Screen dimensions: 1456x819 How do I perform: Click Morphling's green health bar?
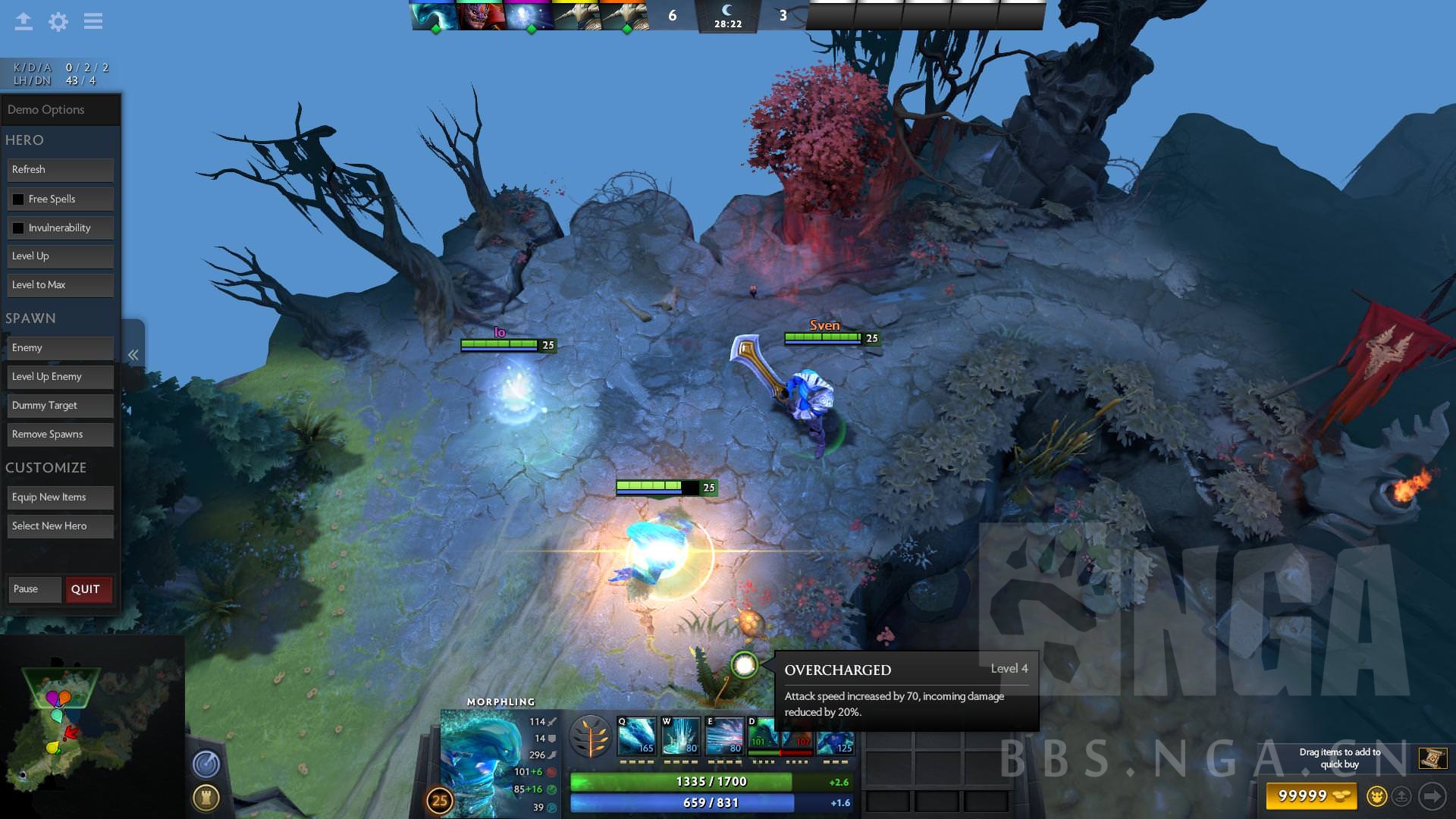[x=682, y=780]
